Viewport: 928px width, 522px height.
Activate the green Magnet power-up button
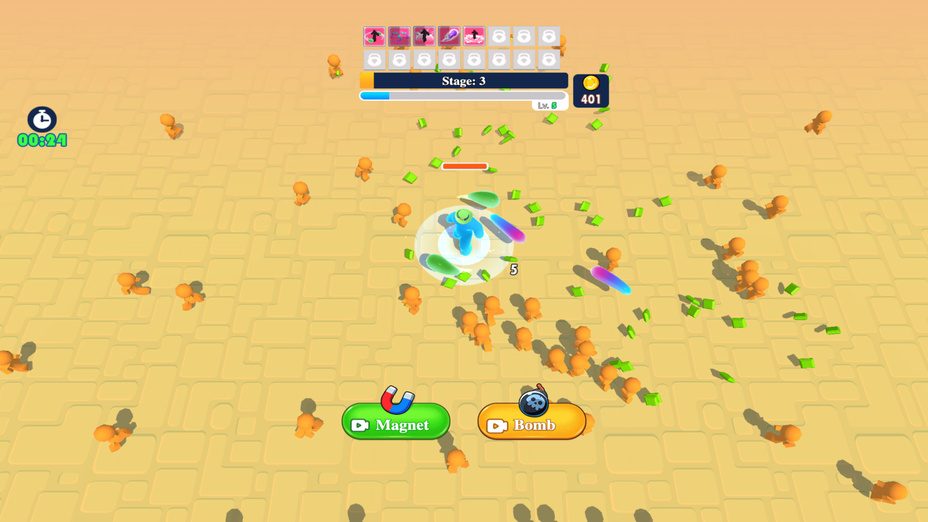(396, 423)
